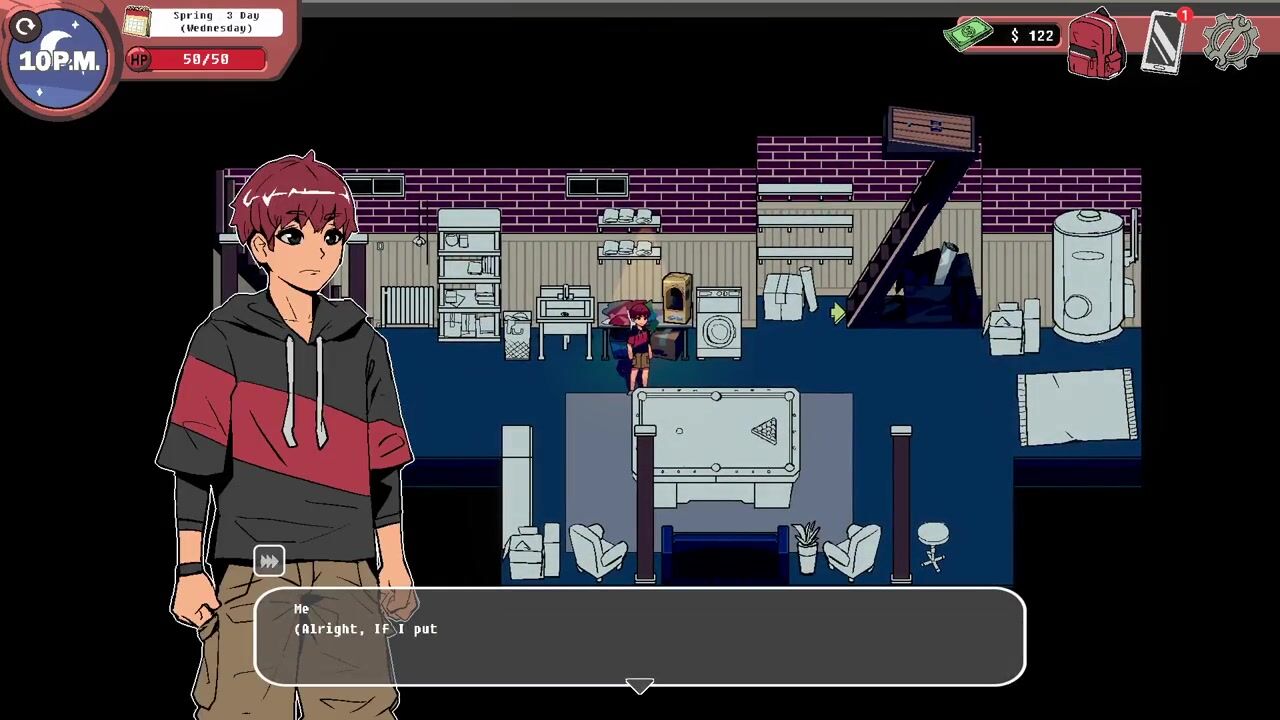Check the phone with notification badge
1280x720 pixels.
click(1165, 42)
